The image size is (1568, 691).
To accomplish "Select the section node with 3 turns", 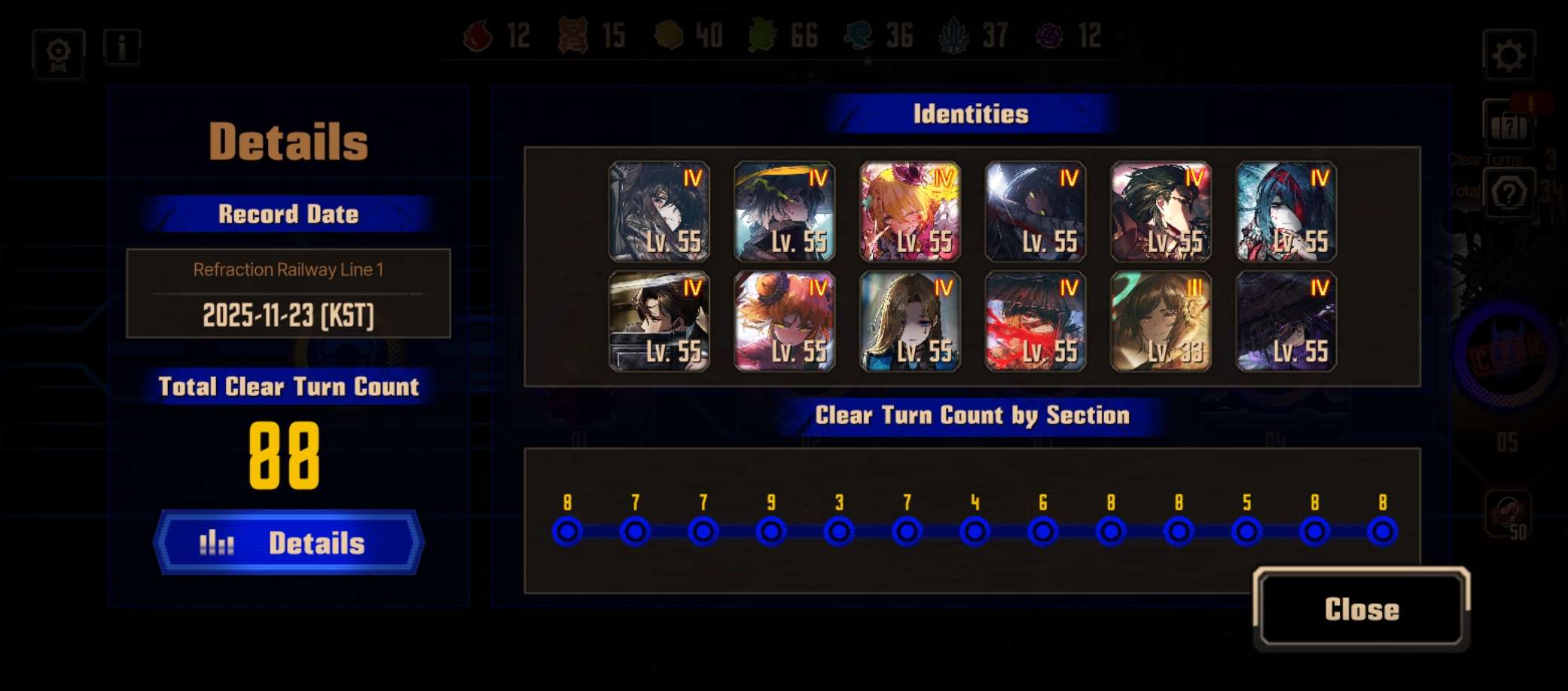I will click(x=838, y=531).
